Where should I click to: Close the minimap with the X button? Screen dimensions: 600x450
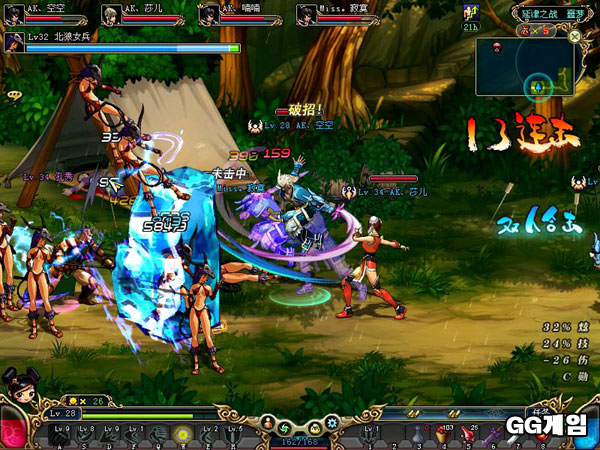coord(575,36)
